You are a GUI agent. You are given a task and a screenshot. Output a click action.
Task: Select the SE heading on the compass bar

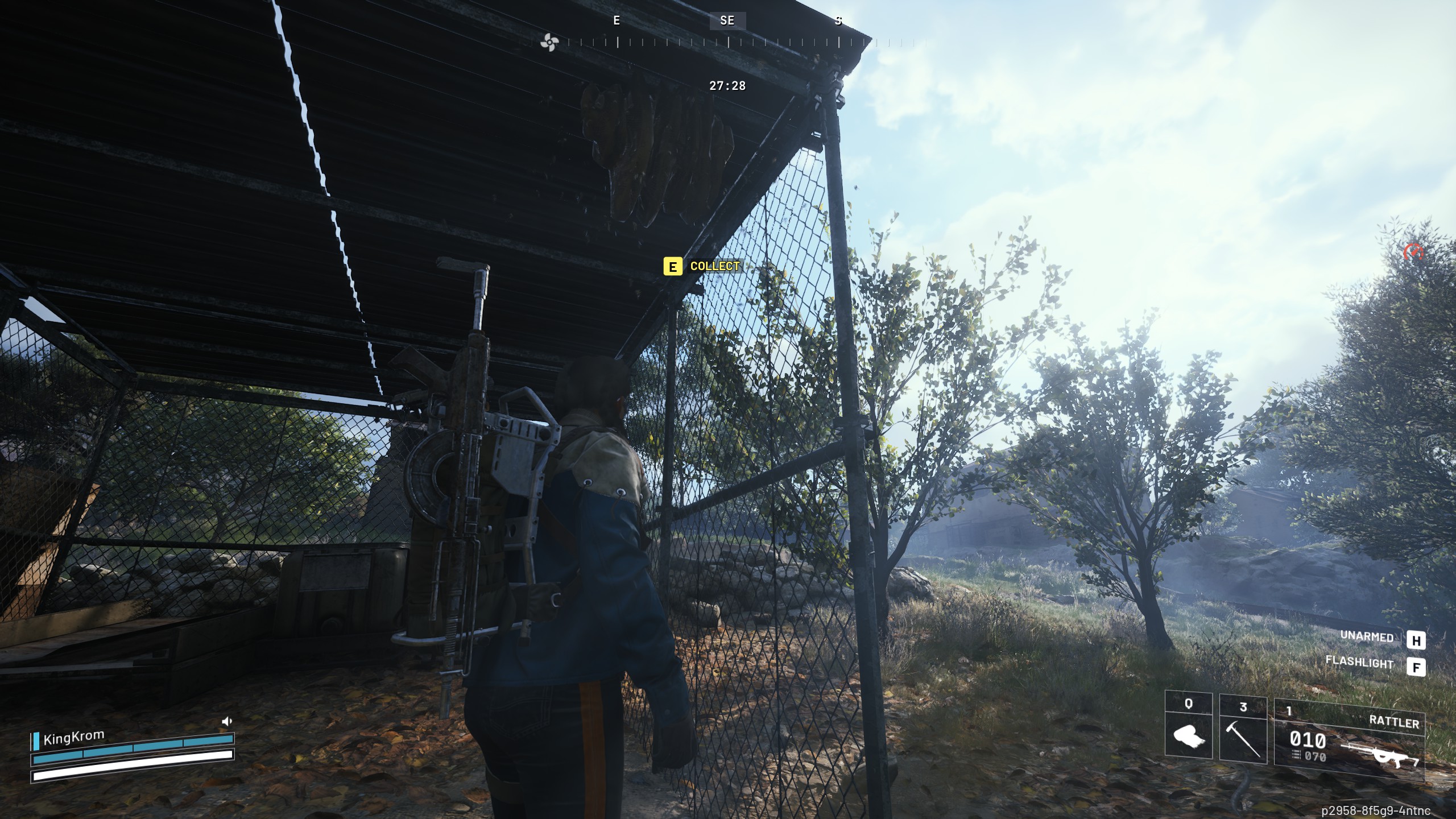click(x=726, y=22)
